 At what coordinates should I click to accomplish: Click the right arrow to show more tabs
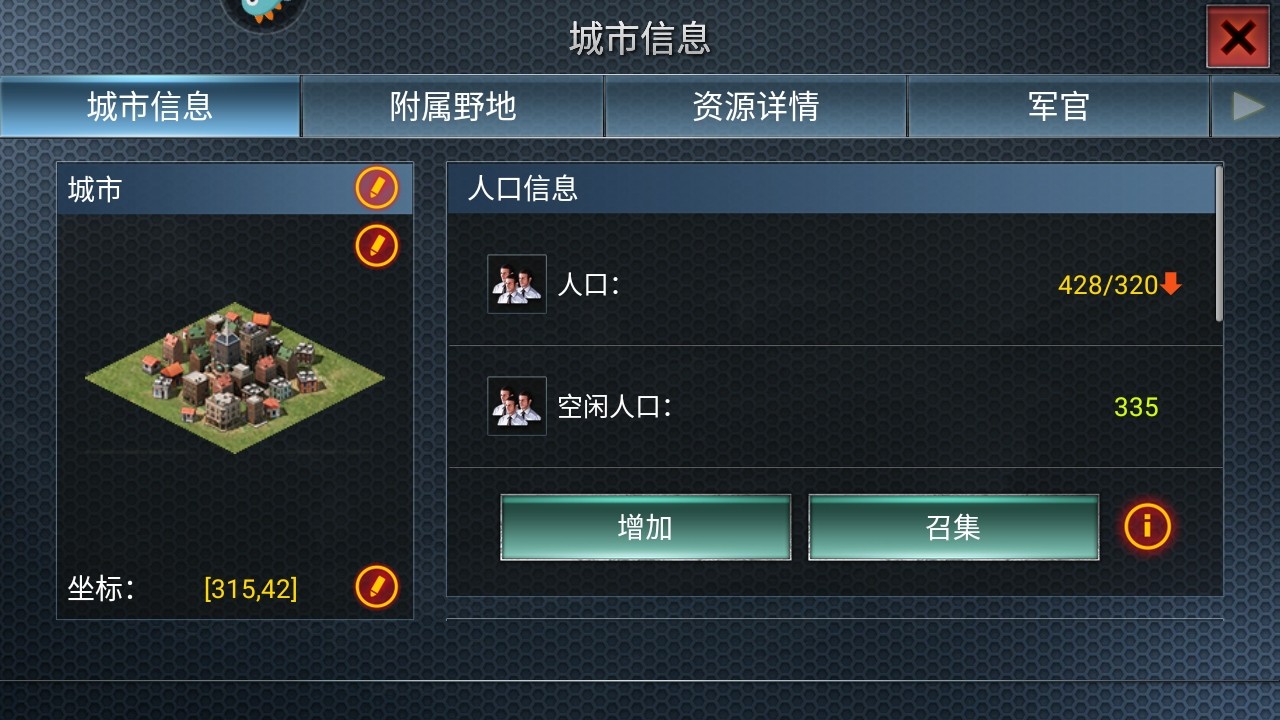point(1246,107)
